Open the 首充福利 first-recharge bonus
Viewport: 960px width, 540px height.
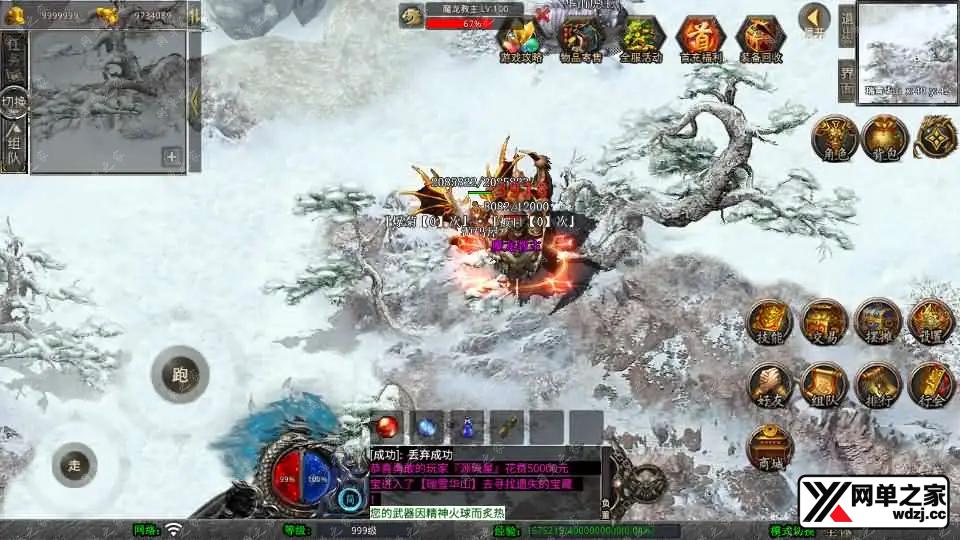point(700,38)
